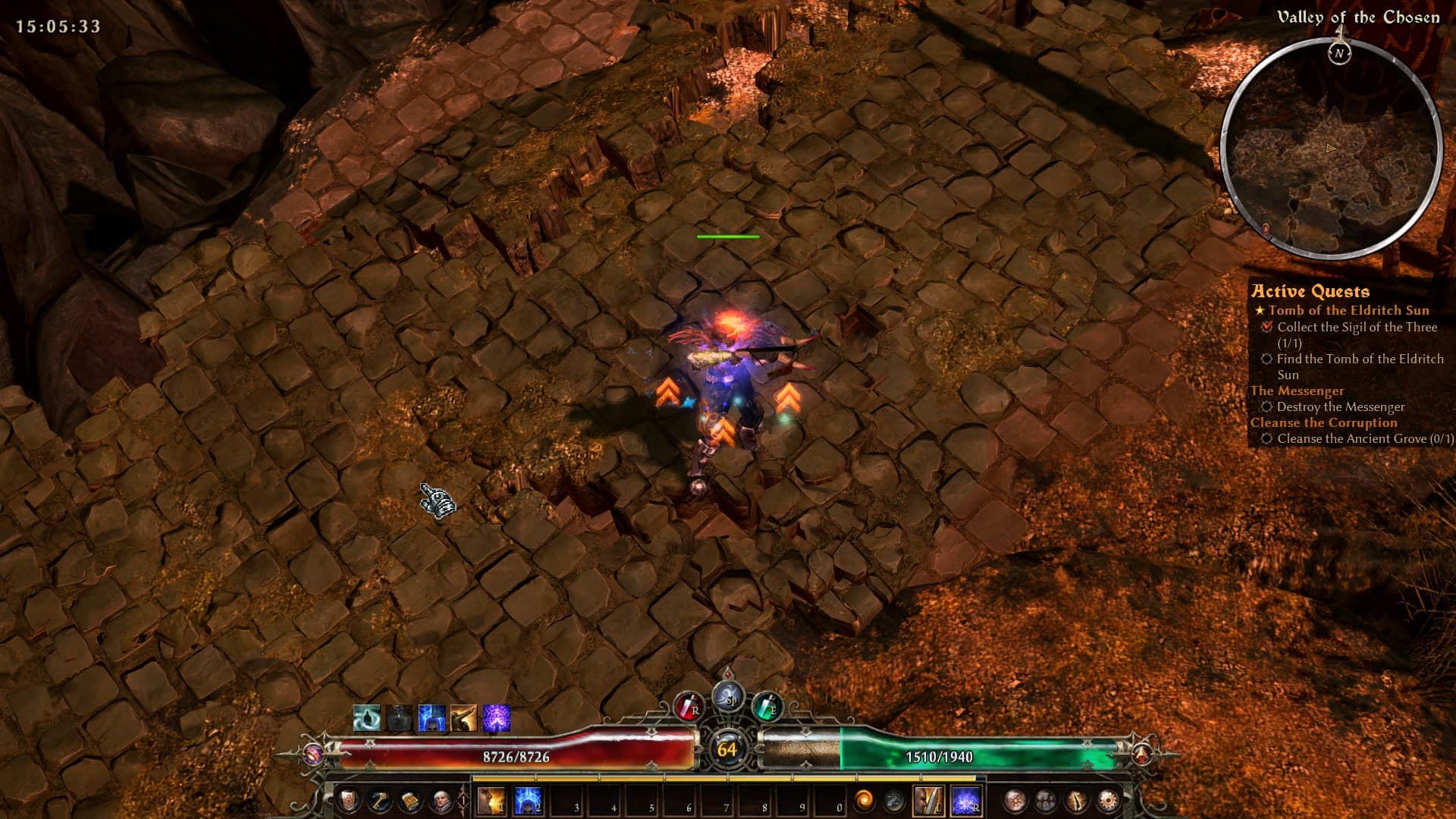Use the red health potion

point(689,708)
